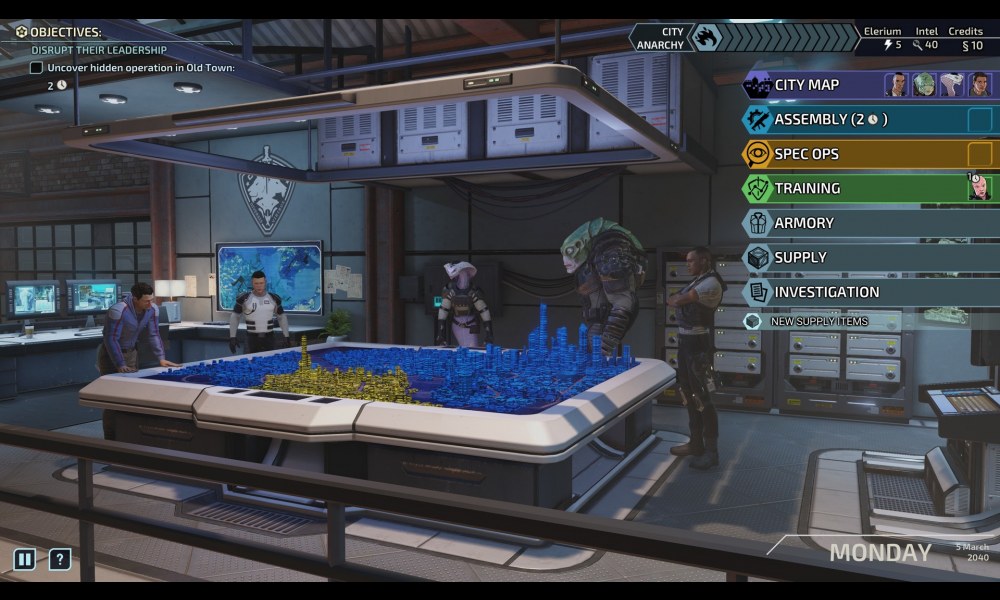
Task: Enter the Armory
Action: 803,223
